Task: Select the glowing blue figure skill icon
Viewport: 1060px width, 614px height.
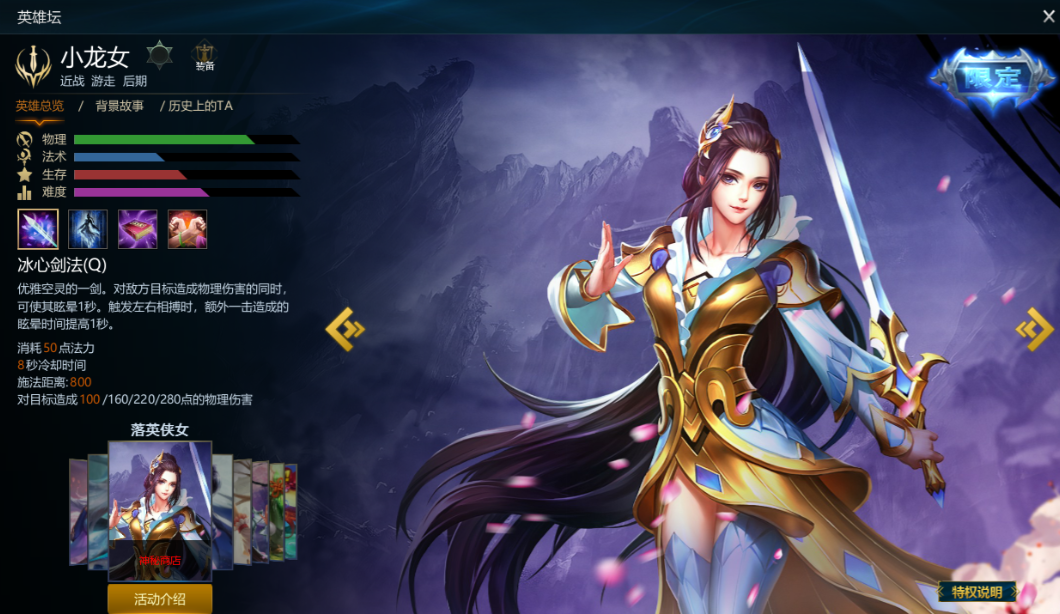Action: (x=88, y=229)
